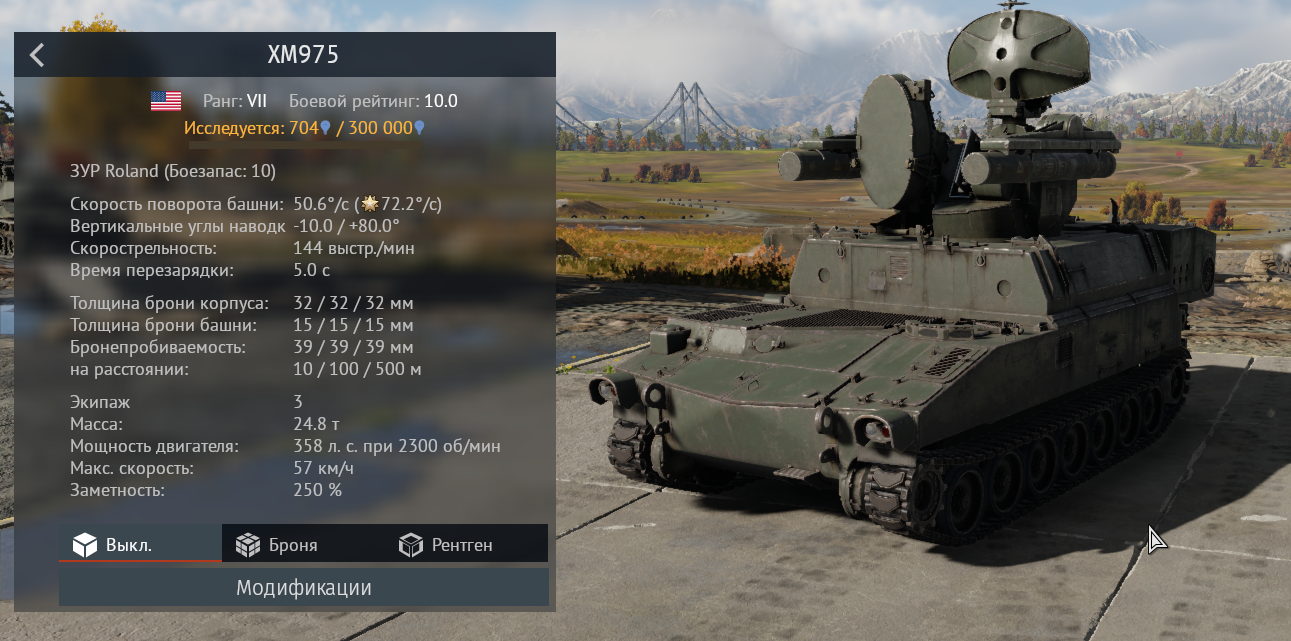Open the Модификации panel
Image resolution: width=1291 pixels, height=641 pixels.
303,588
